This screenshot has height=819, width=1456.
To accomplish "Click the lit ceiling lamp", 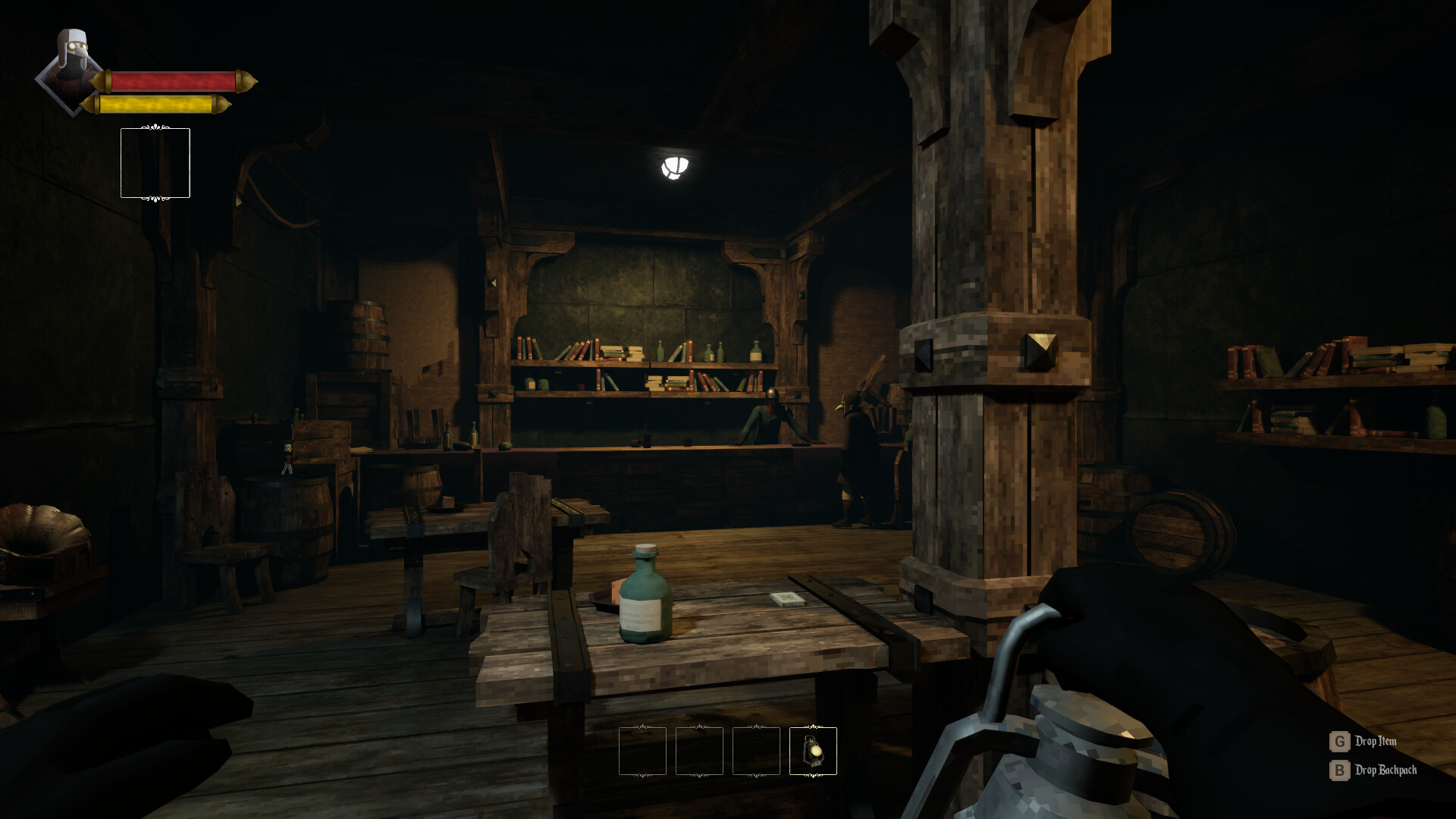I will pos(676,168).
